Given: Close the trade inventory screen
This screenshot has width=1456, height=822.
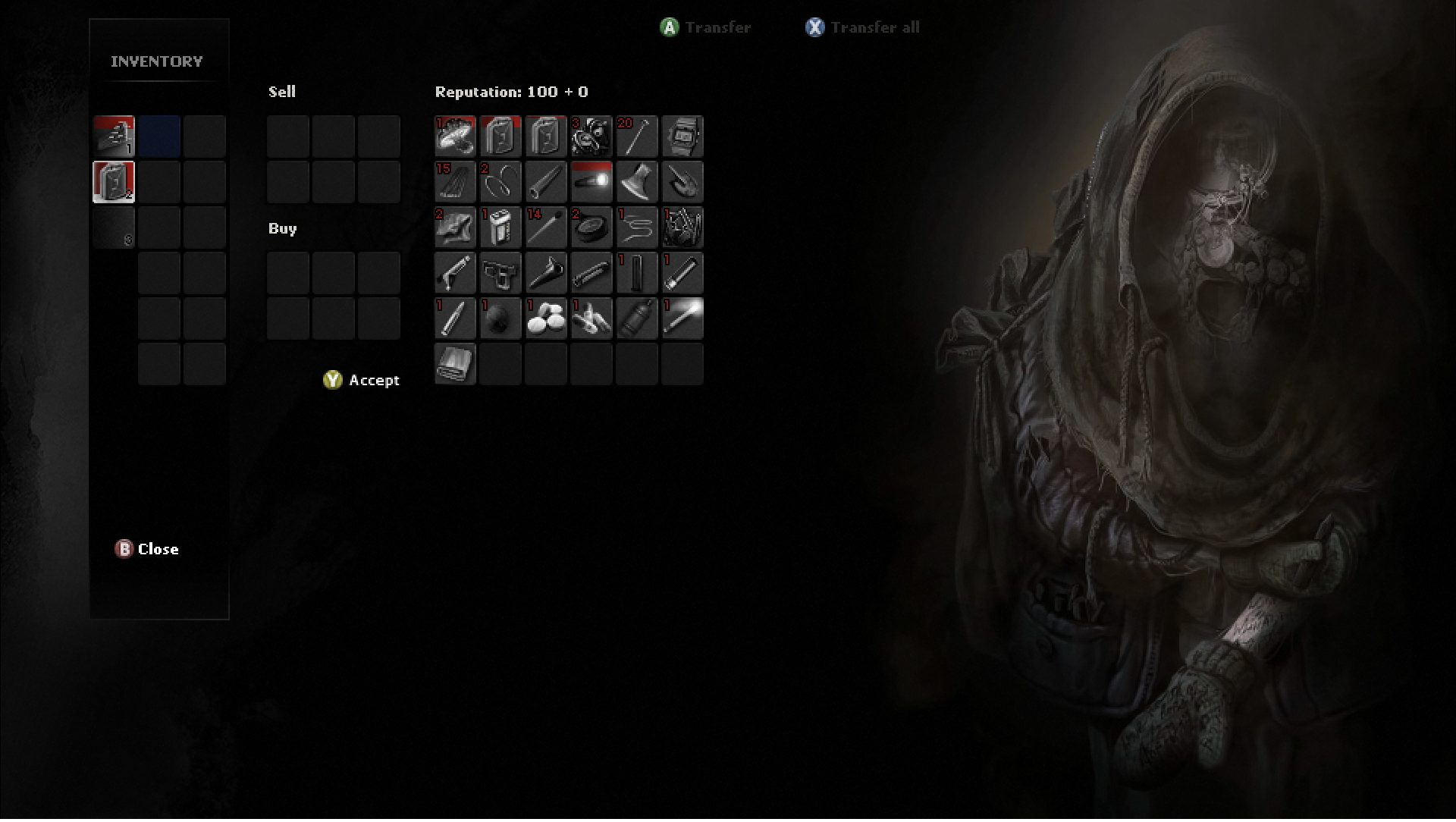Looking at the screenshot, I should (x=147, y=549).
